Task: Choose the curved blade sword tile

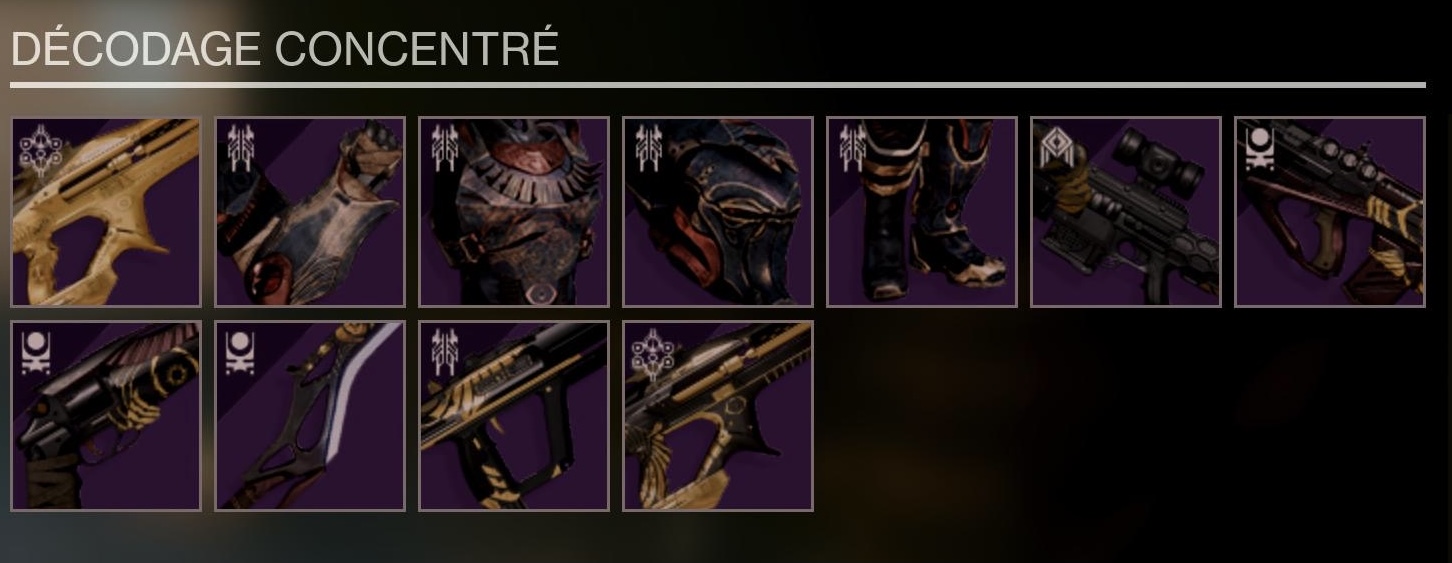Action: tap(310, 416)
